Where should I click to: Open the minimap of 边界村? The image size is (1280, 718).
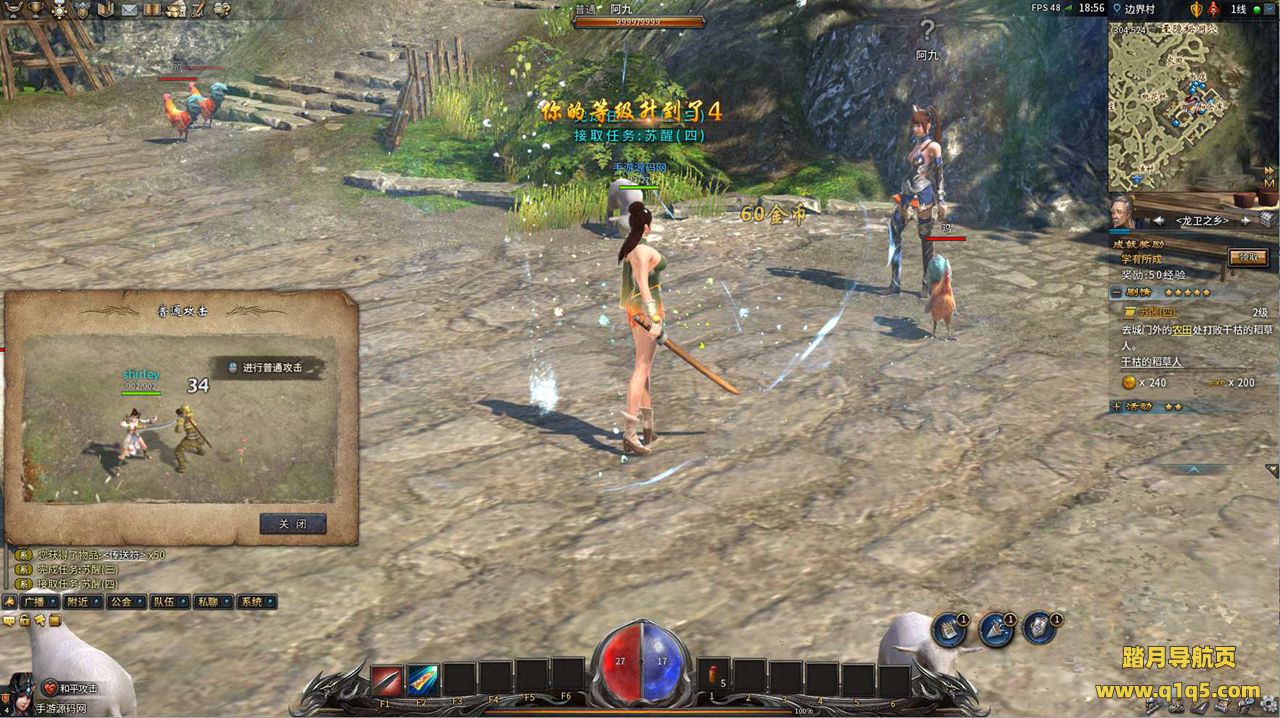(x=1192, y=105)
